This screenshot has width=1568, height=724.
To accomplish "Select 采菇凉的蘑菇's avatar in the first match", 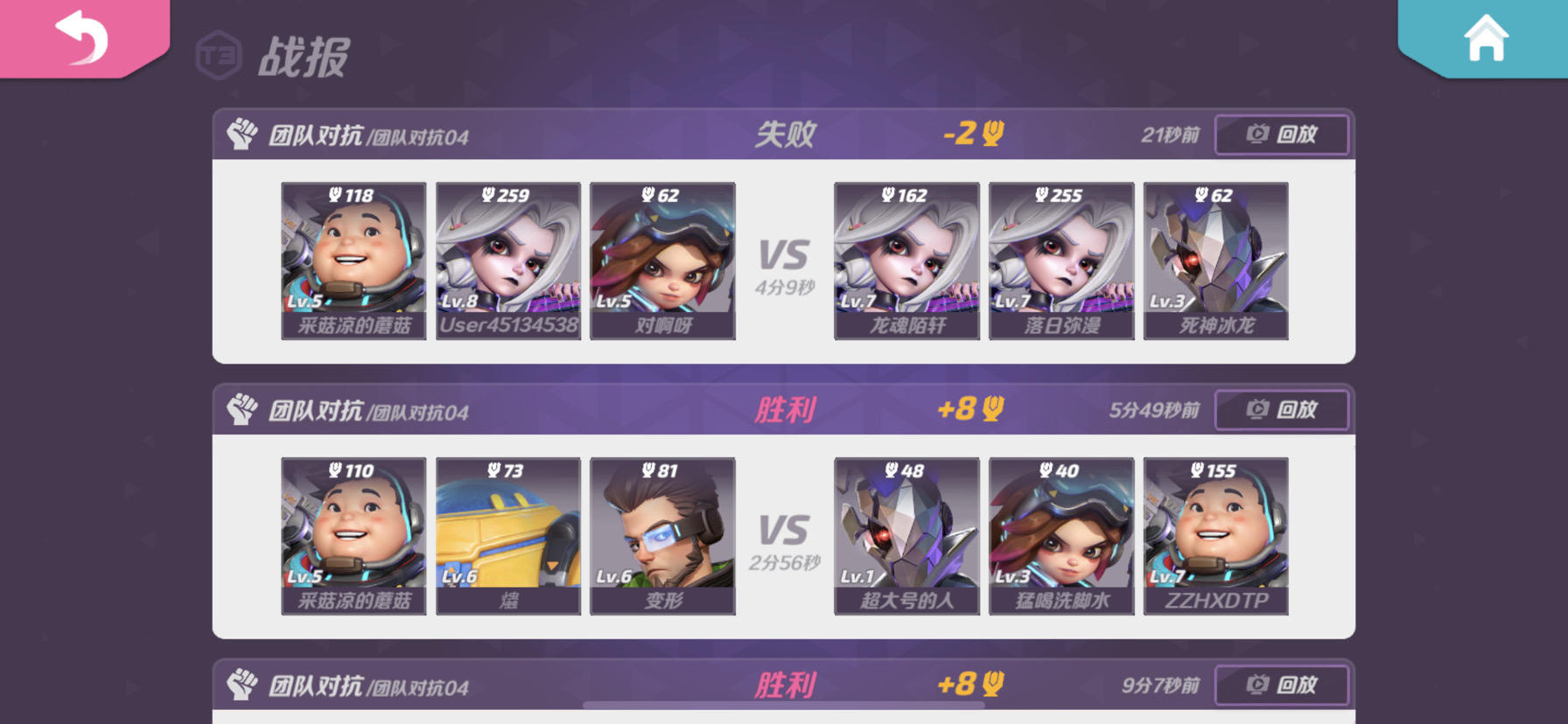I will (353, 259).
